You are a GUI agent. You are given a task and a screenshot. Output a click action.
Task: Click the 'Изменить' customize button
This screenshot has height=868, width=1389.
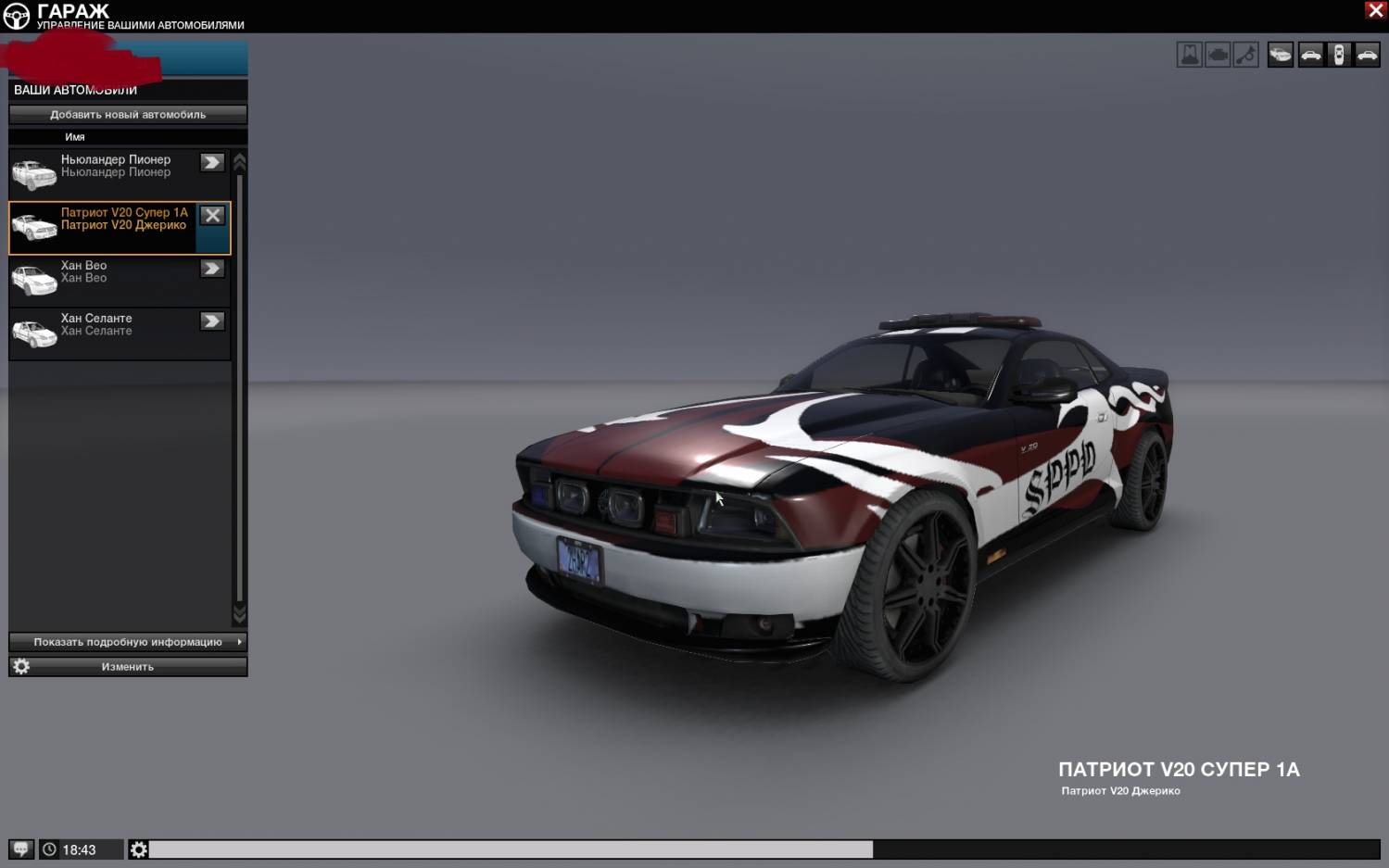128,667
